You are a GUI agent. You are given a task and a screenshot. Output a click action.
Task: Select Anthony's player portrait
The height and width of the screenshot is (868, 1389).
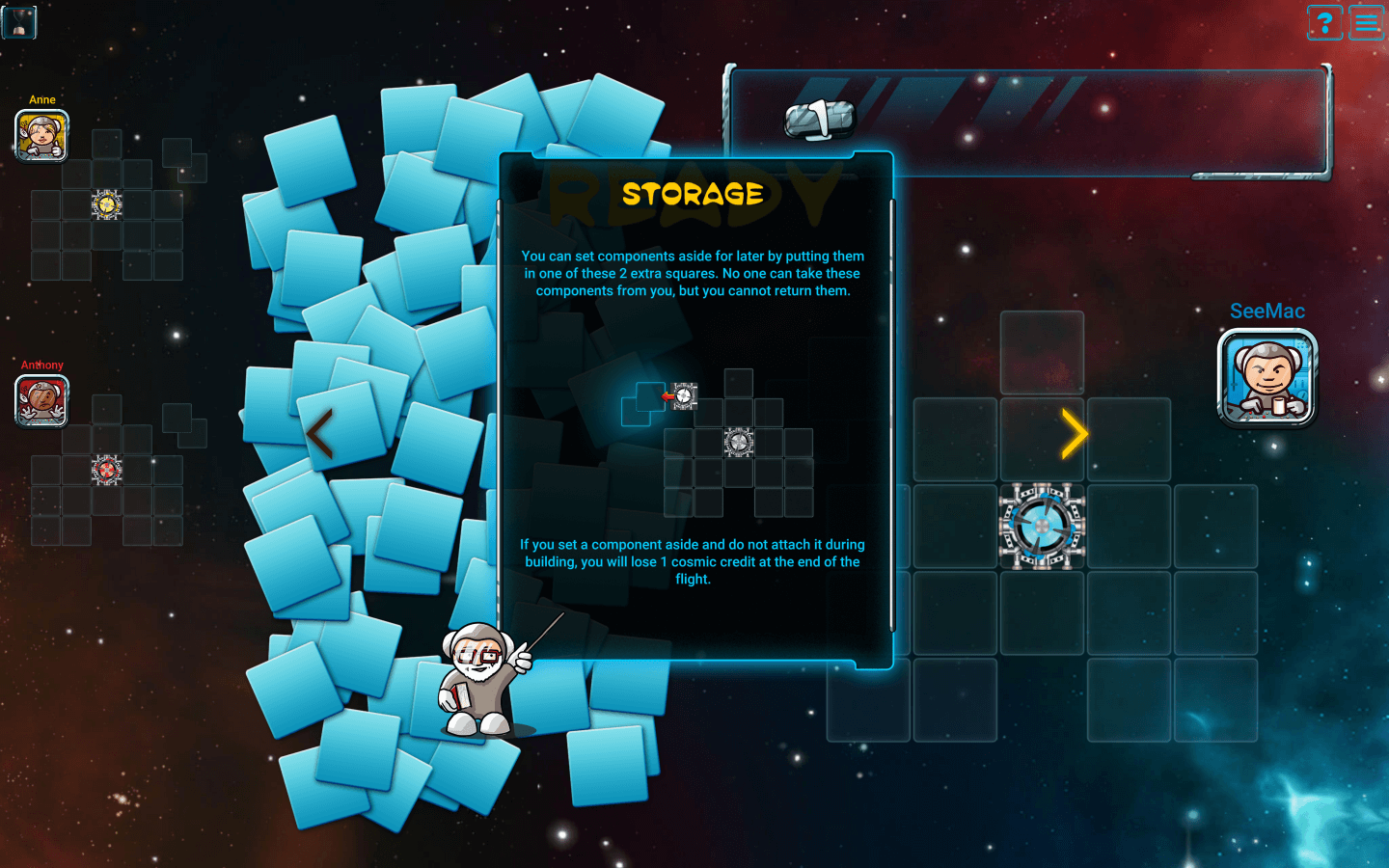41,400
